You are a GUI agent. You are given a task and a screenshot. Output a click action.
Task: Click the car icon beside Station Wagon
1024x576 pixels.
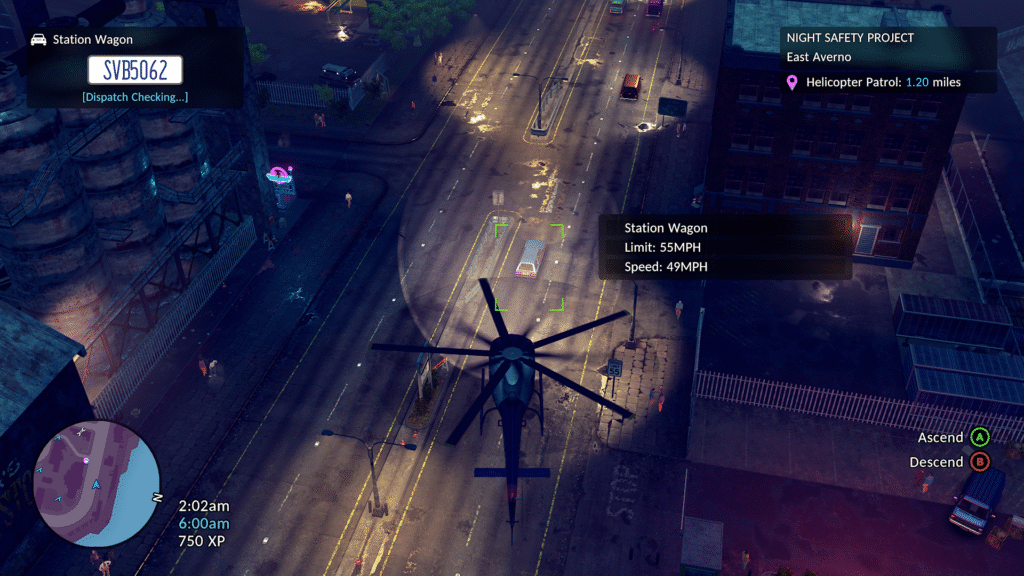[x=38, y=40]
